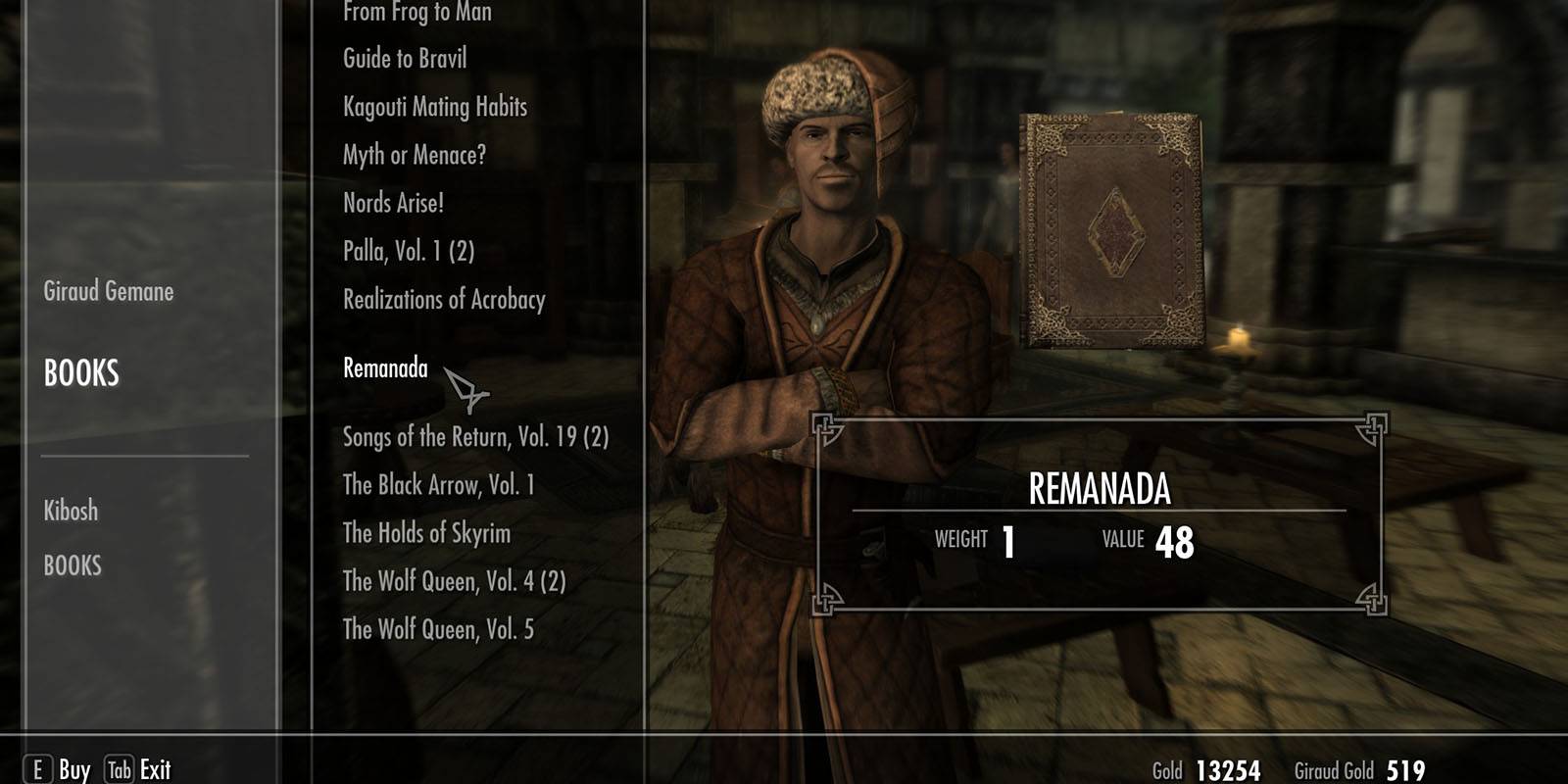
Task: Click the rotating book preview model
Action: (x=1112, y=230)
